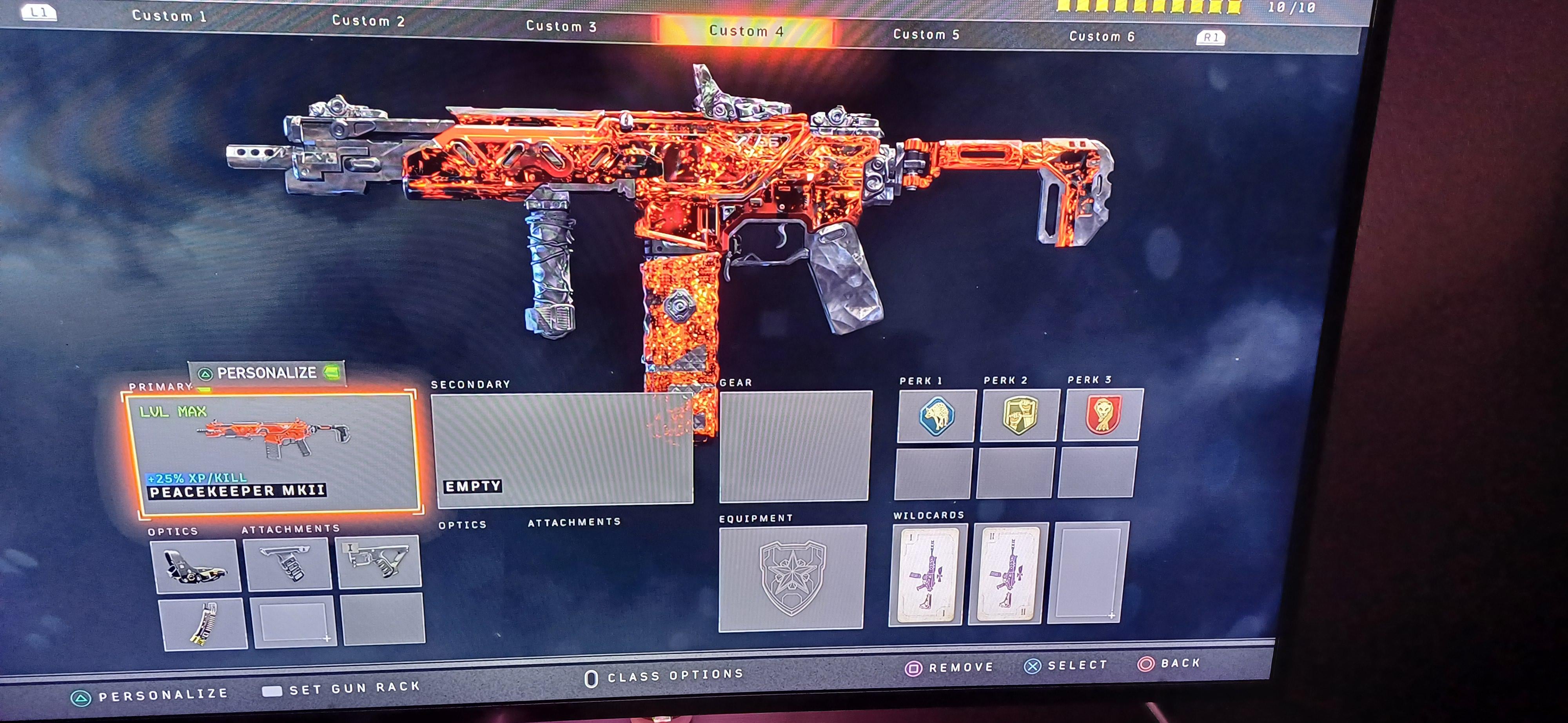
Task: Open the Custom 2 class tab
Action: pos(368,21)
